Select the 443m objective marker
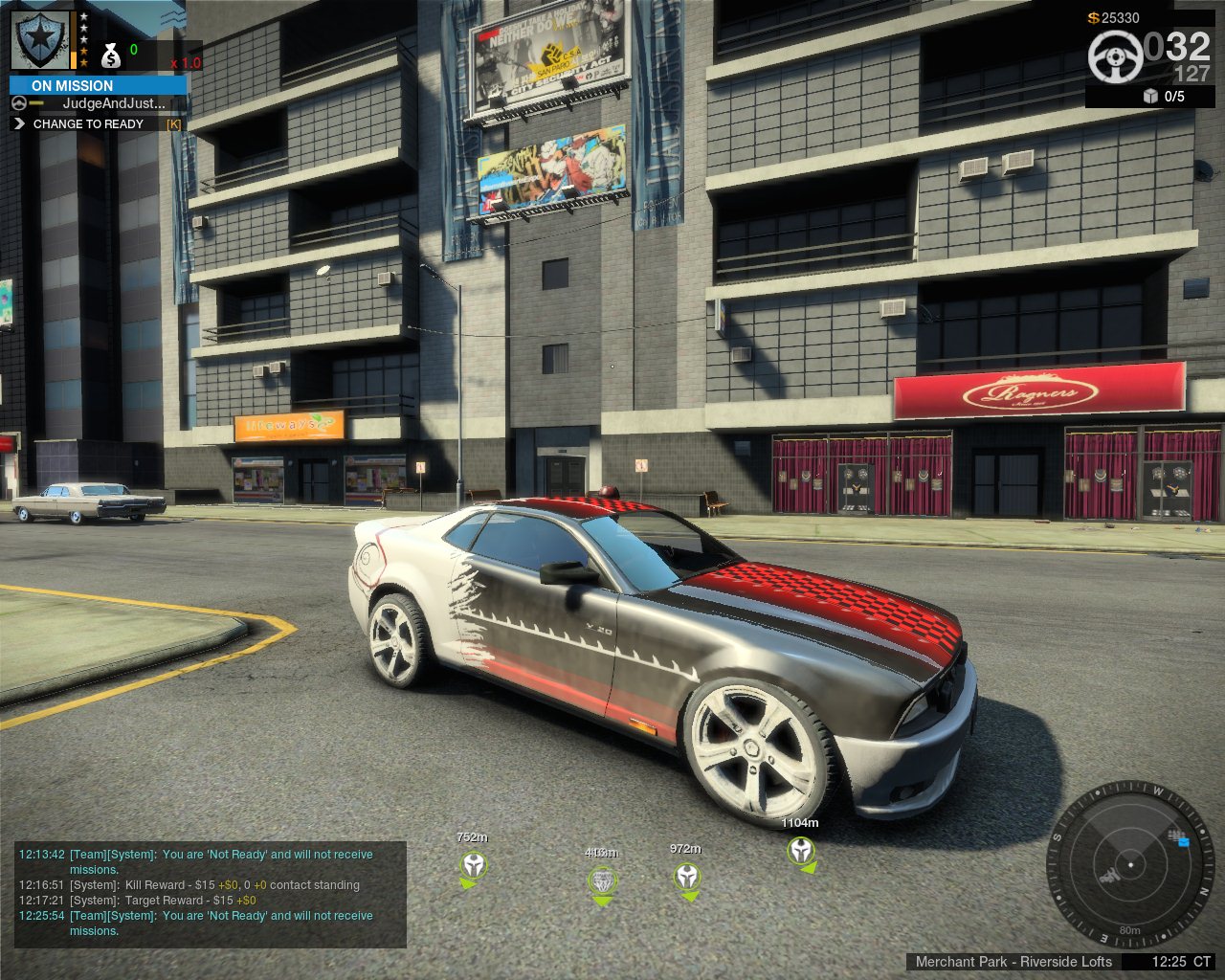The height and width of the screenshot is (980, 1225). point(602,880)
